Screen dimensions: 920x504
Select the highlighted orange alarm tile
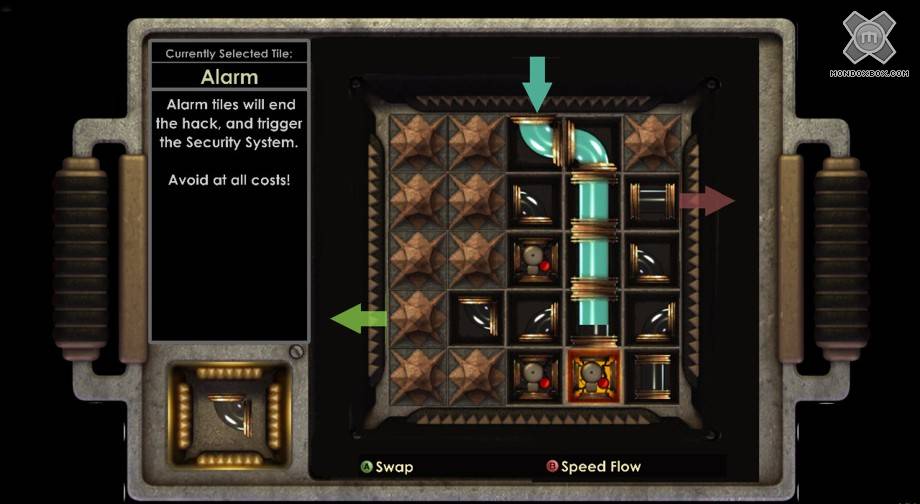coord(594,374)
